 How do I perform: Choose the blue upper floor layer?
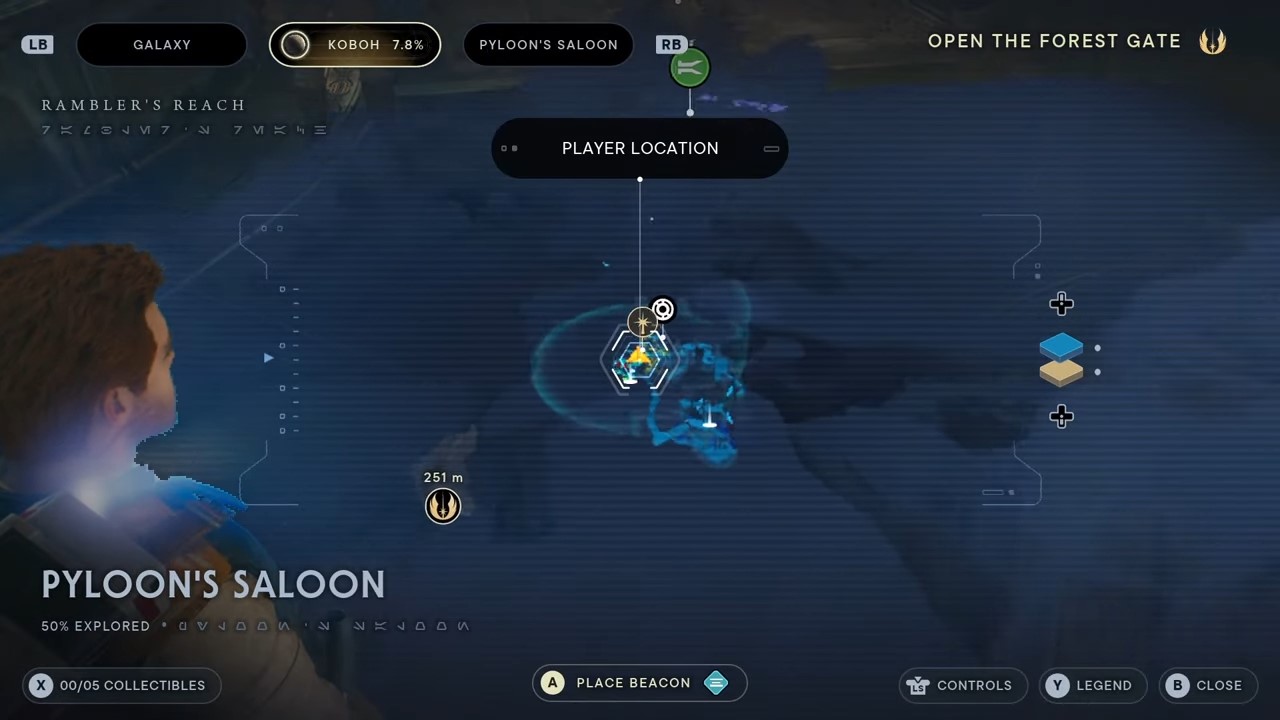tap(1061, 347)
